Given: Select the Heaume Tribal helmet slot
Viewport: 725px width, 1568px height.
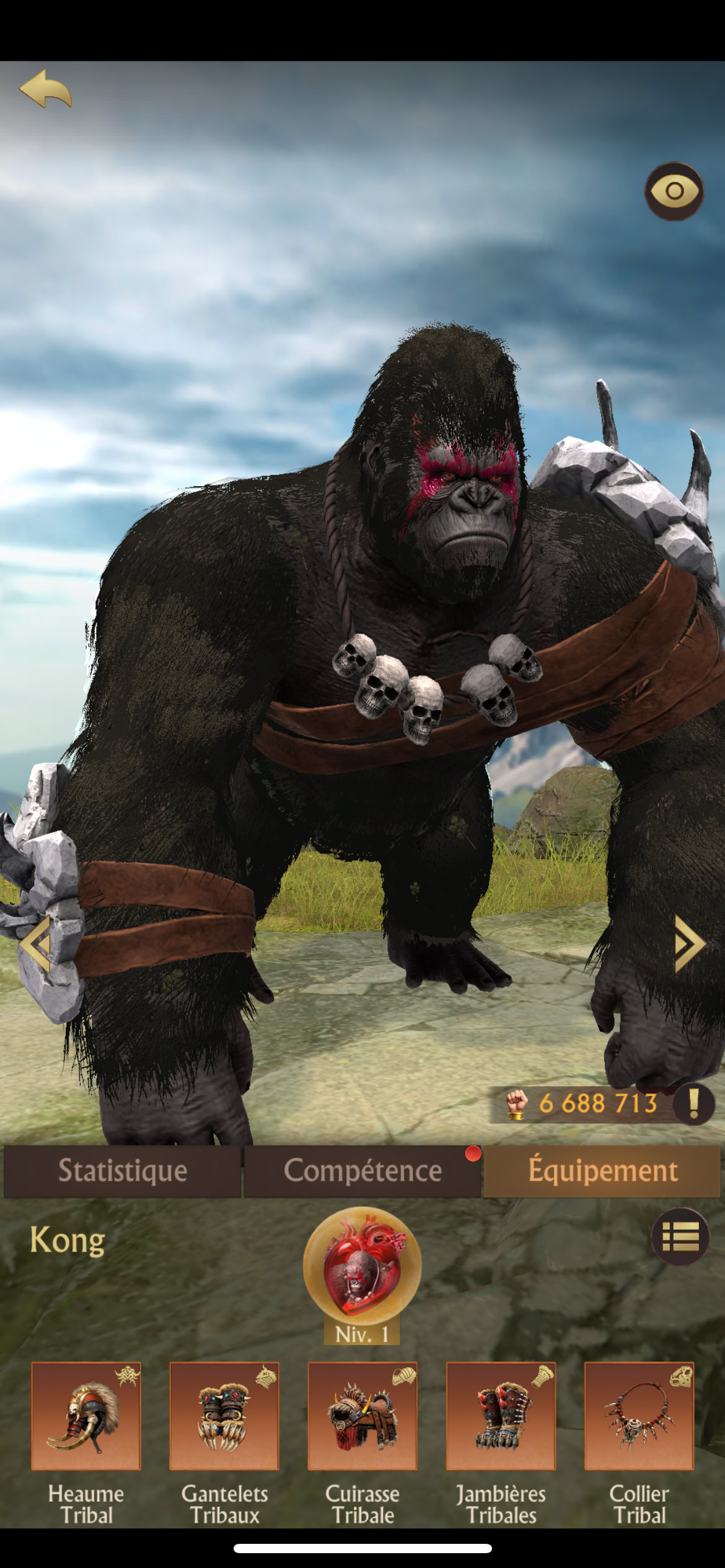Looking at the screenshot, I should pos(86,1416).
